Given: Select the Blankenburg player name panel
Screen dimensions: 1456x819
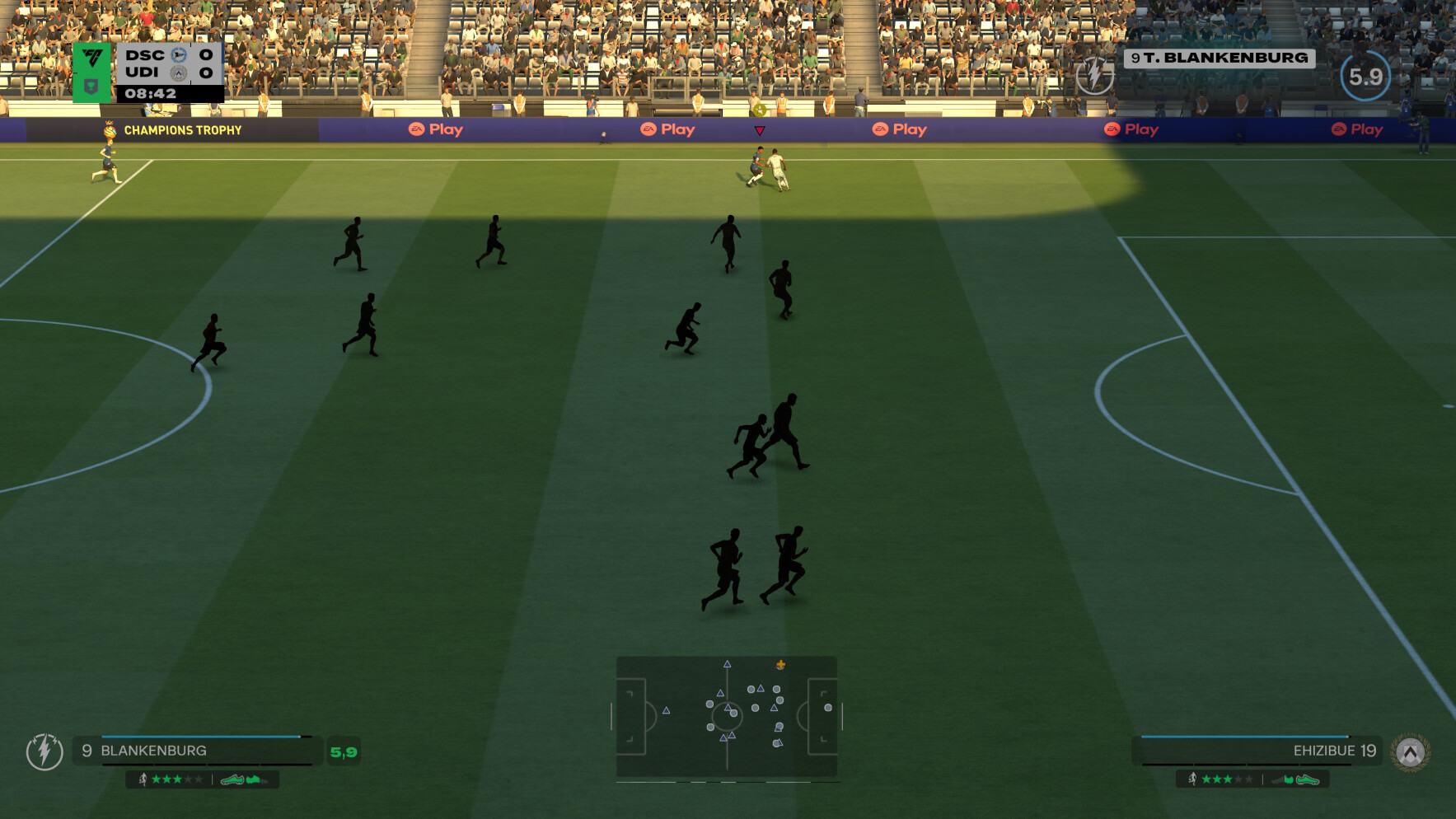Looking at the screenshot, I should click(x=198, y=751).
